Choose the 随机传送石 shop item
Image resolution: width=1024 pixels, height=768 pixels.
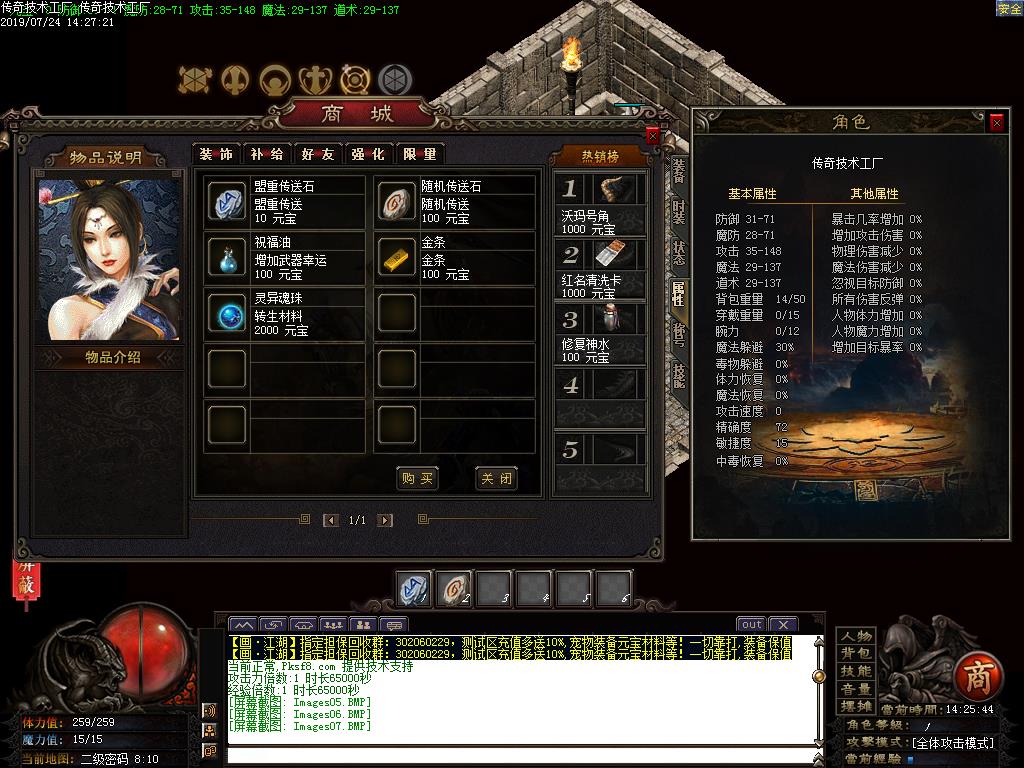pos(397,202)
